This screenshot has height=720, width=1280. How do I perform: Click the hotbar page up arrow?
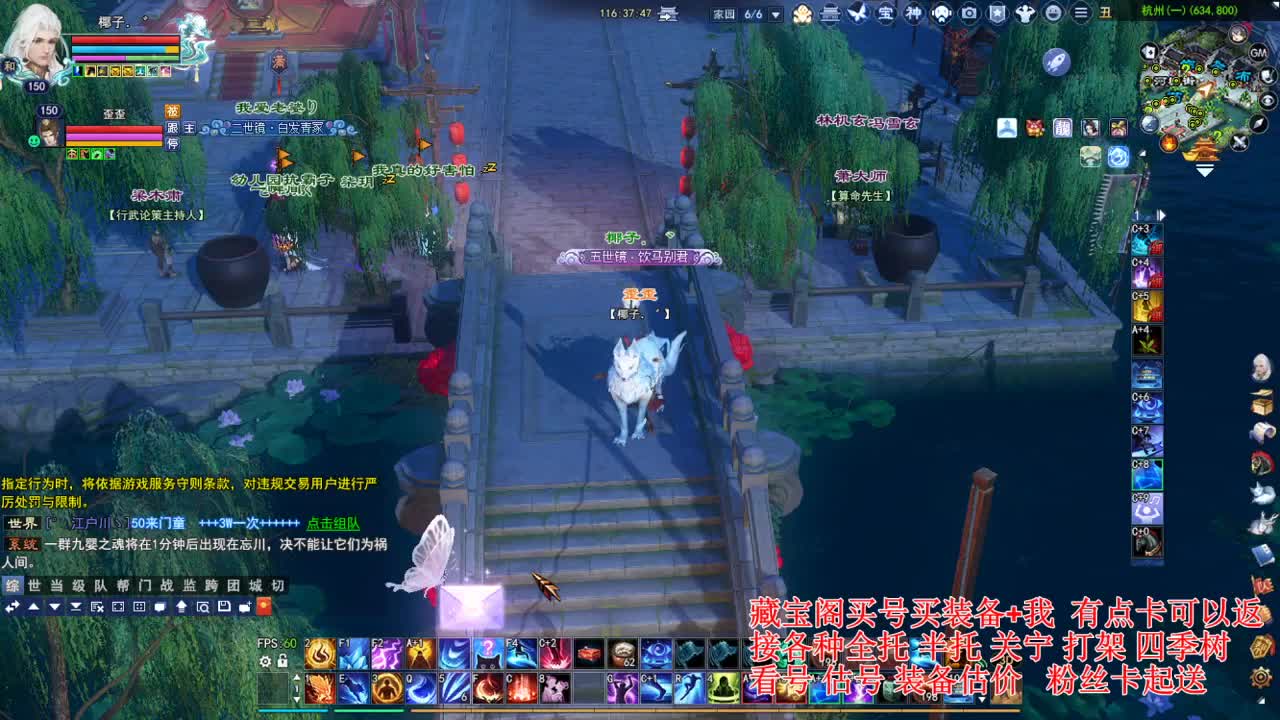coord(297,677)
